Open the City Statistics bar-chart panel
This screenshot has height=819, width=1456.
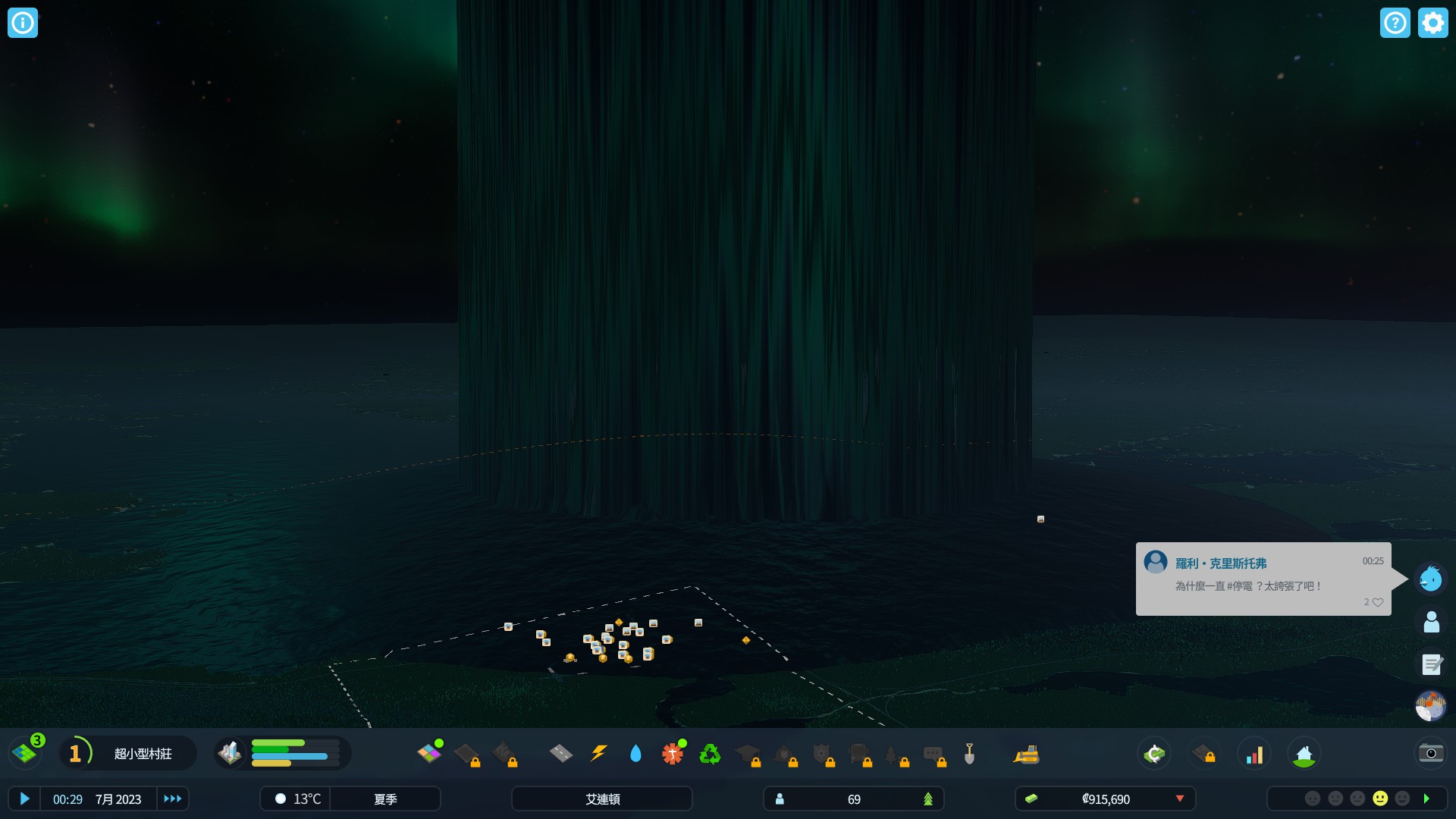(1255, 753)
